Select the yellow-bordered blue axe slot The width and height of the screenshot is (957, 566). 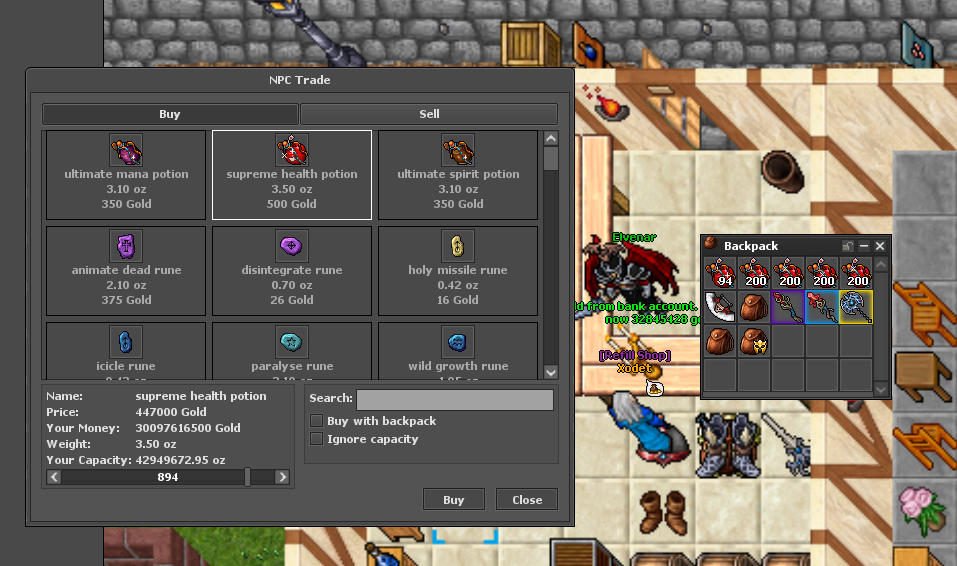click(x=856, y=307)
